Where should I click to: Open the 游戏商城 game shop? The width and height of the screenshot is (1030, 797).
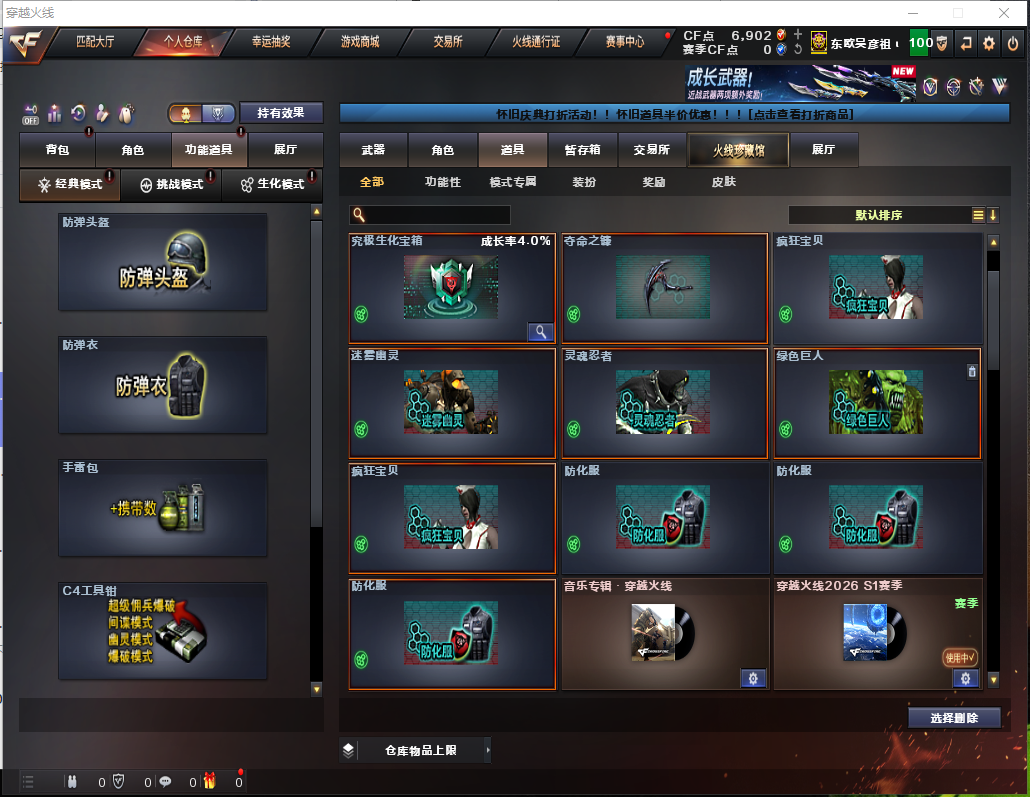point(360,42)
